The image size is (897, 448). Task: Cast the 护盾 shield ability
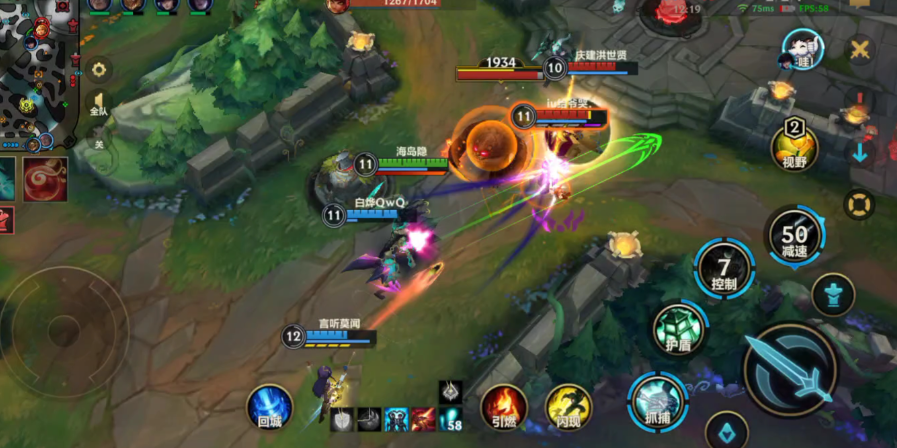coord(679,329)
